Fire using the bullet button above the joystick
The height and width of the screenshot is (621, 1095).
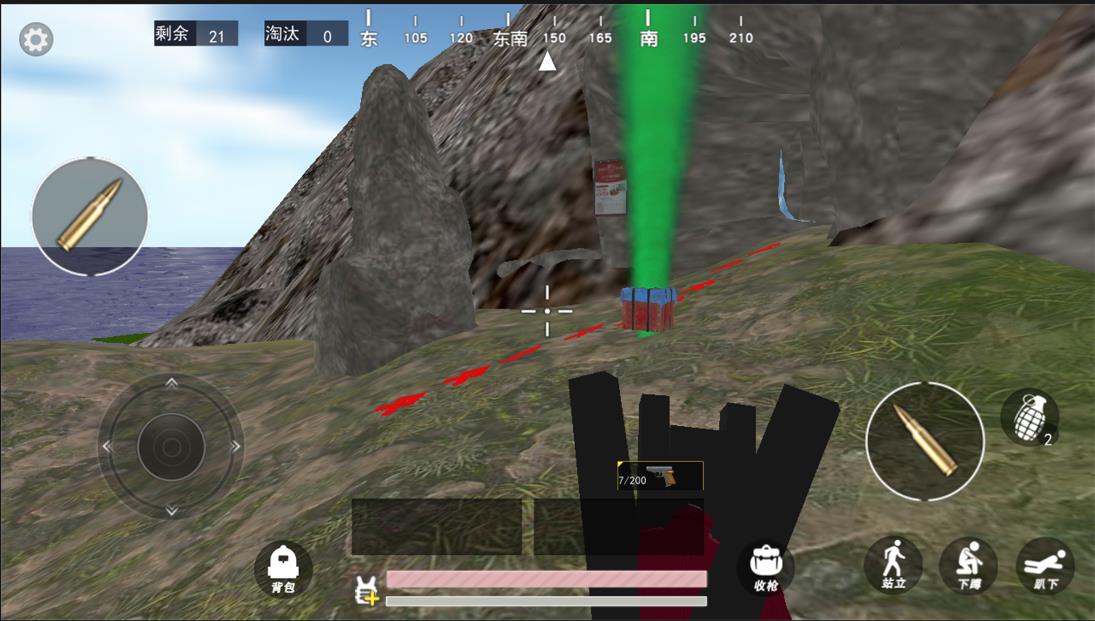coord(90,216)
